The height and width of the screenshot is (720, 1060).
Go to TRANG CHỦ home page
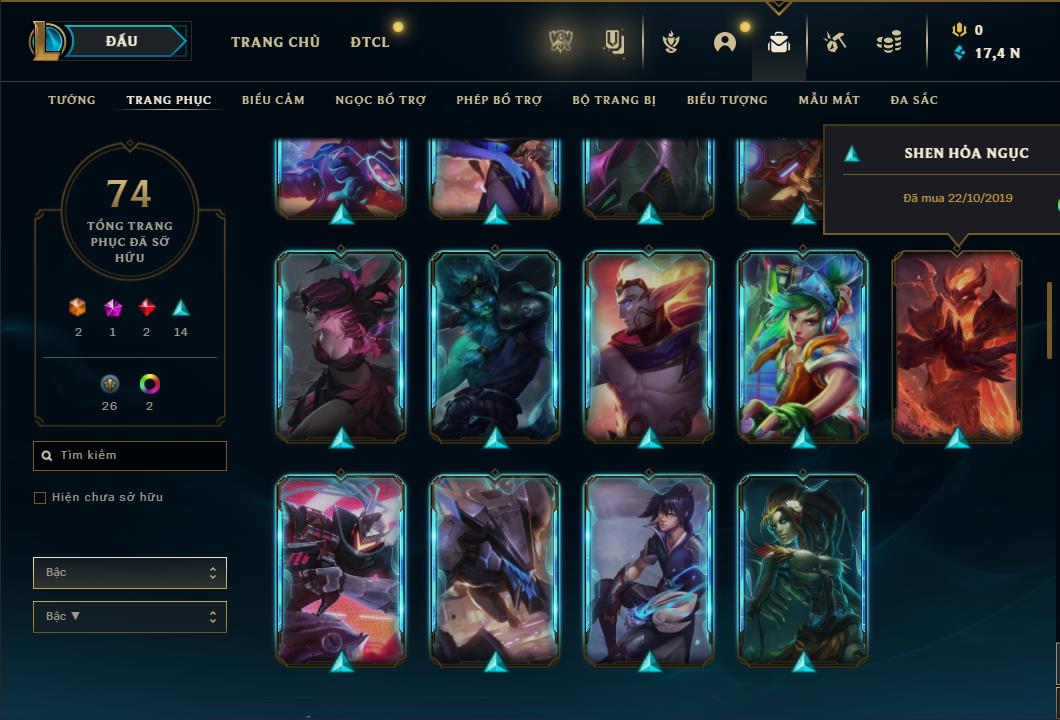click(x=275, y=42)
